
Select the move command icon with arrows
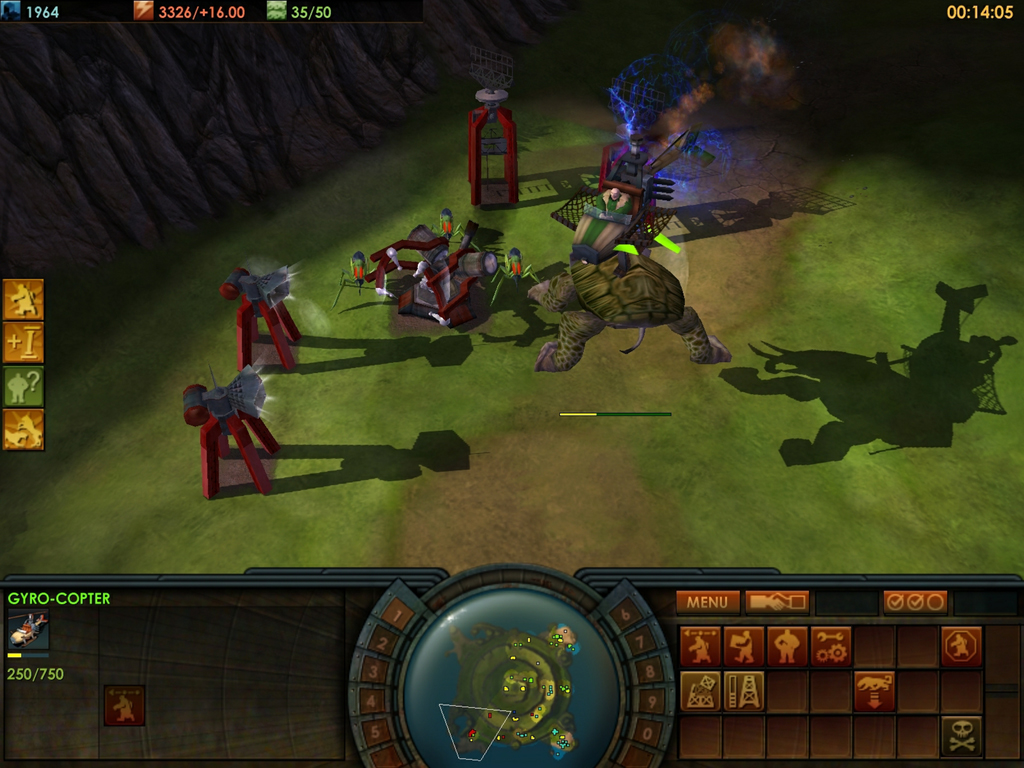click(x=700, y=647)
